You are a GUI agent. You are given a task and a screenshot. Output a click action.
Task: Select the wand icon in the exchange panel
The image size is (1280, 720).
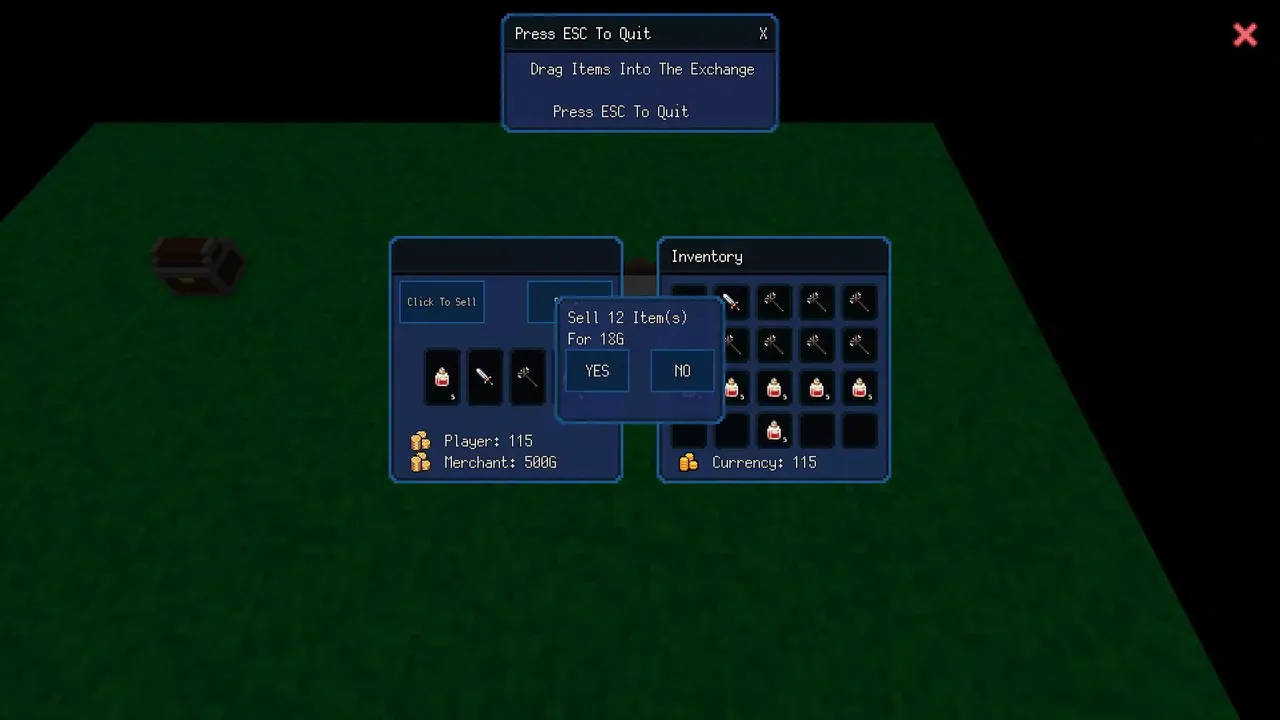tap(528, 377)
